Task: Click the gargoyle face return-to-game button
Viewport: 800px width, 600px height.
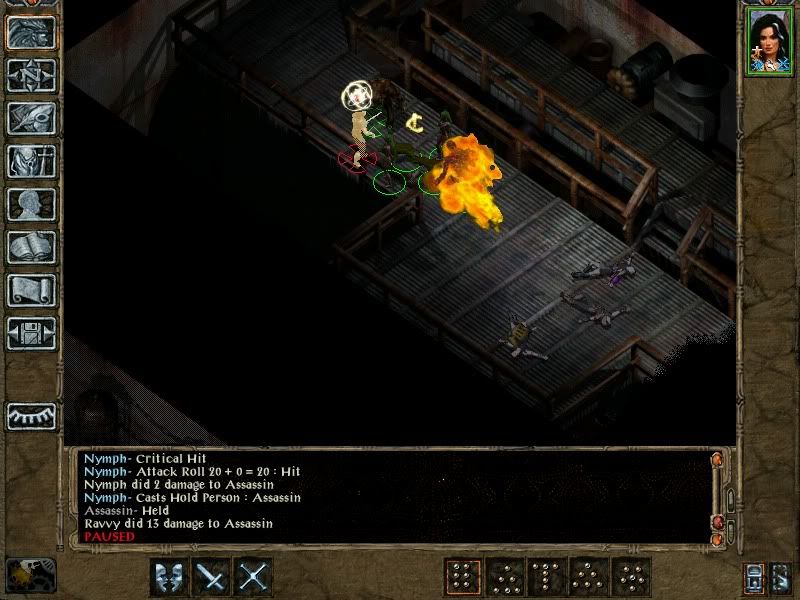Action: [31, 33]
